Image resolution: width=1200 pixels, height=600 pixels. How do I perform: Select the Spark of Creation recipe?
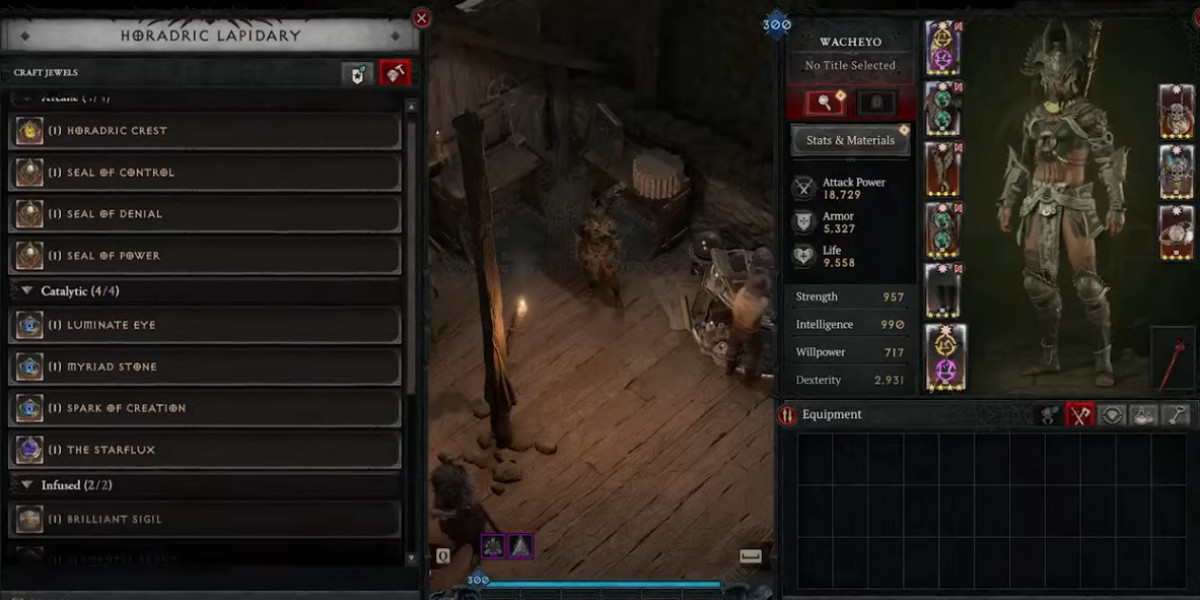(205, 408)
